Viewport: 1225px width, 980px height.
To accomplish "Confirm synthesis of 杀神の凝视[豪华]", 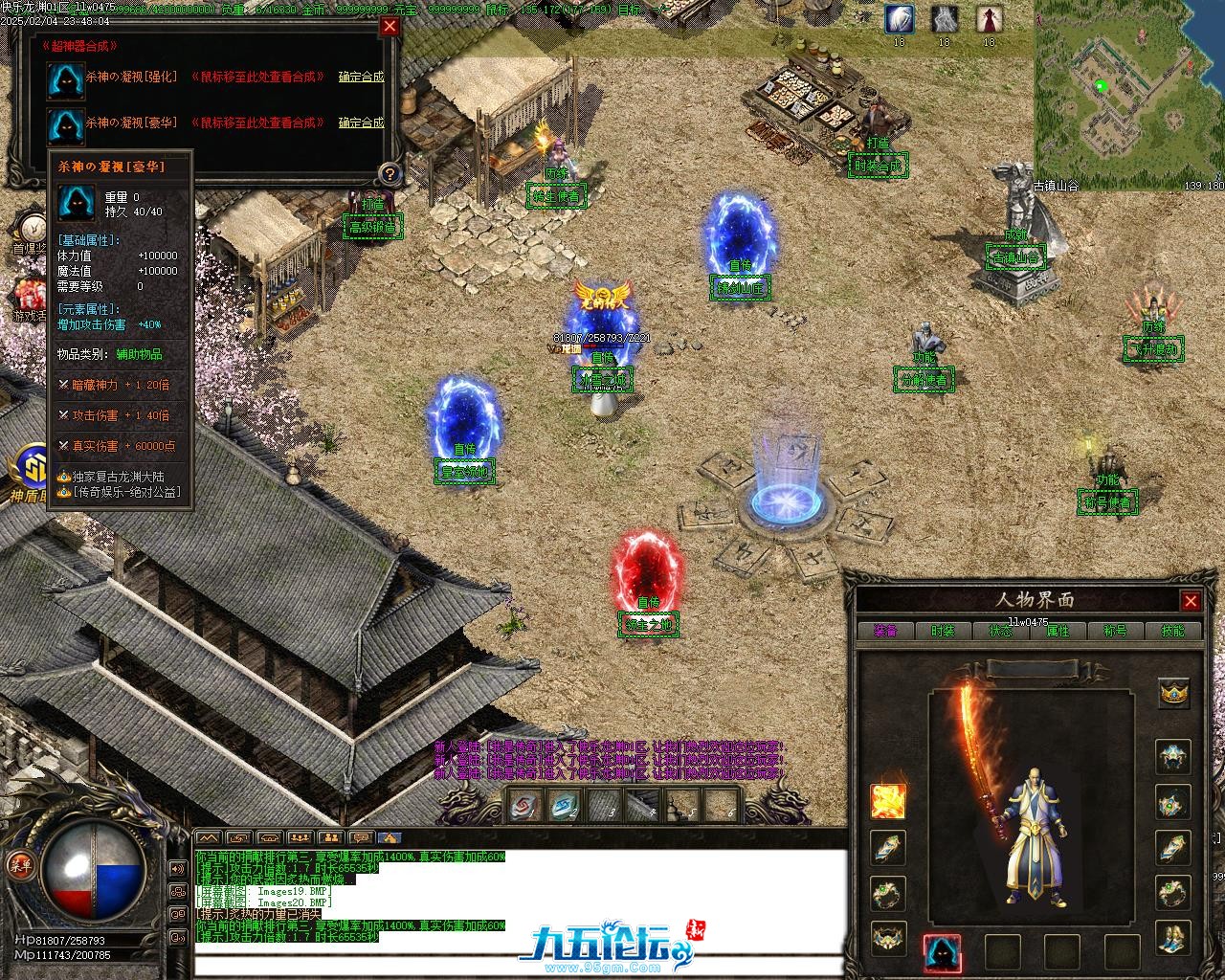I will pos(361,122).
